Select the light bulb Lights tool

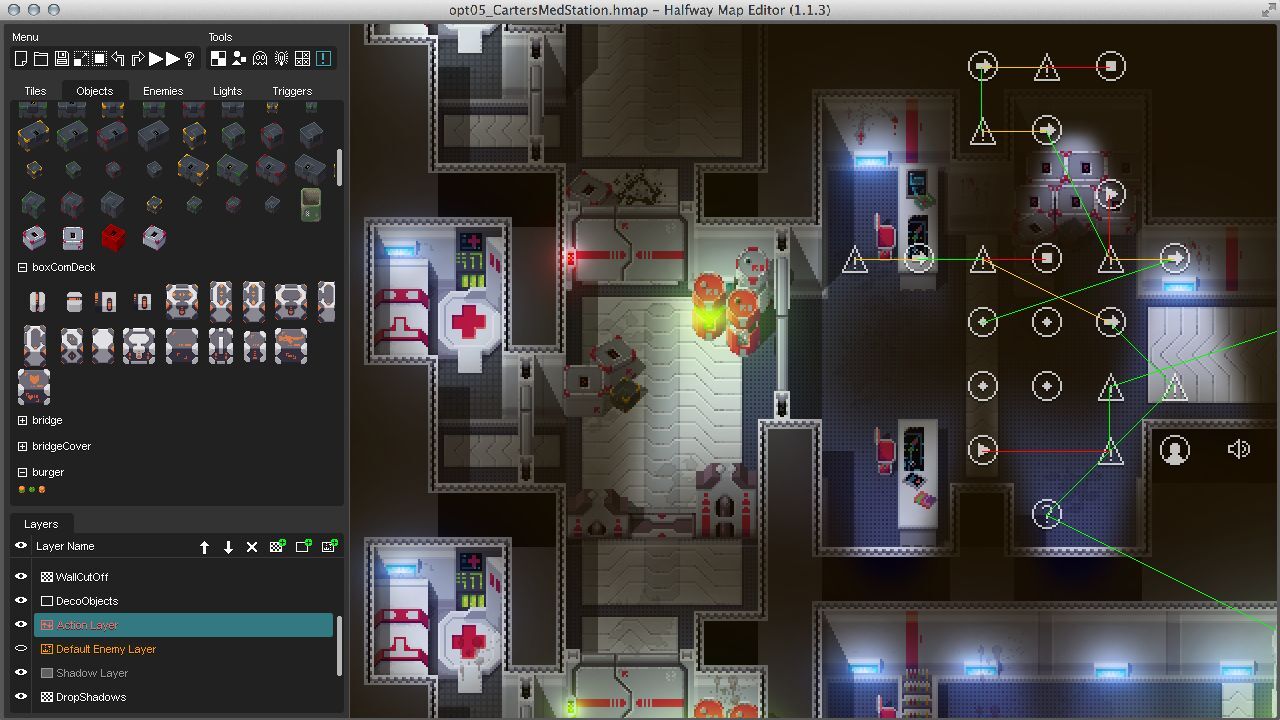tap(281, 58)
